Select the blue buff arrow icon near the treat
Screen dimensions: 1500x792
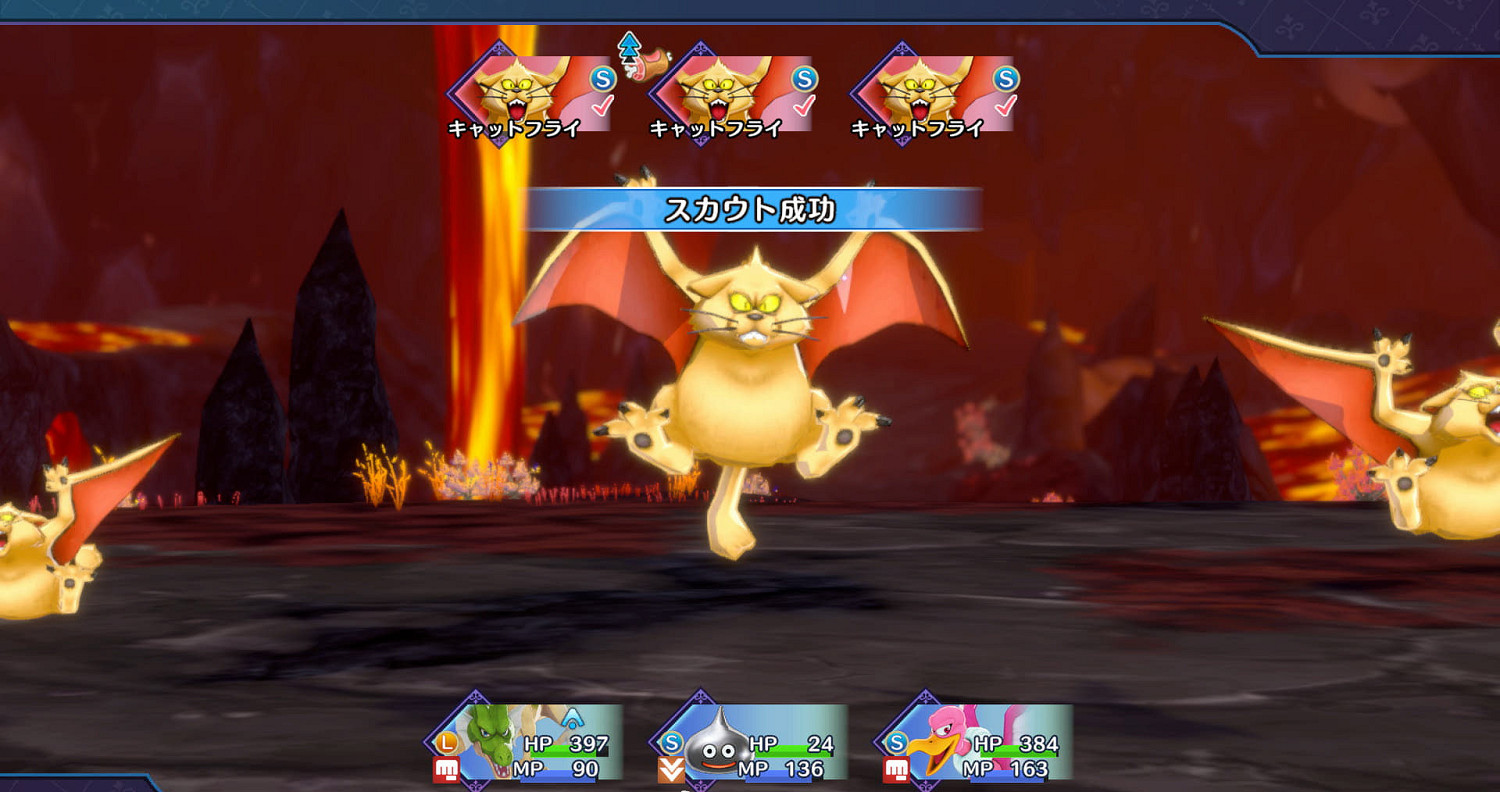629,47
